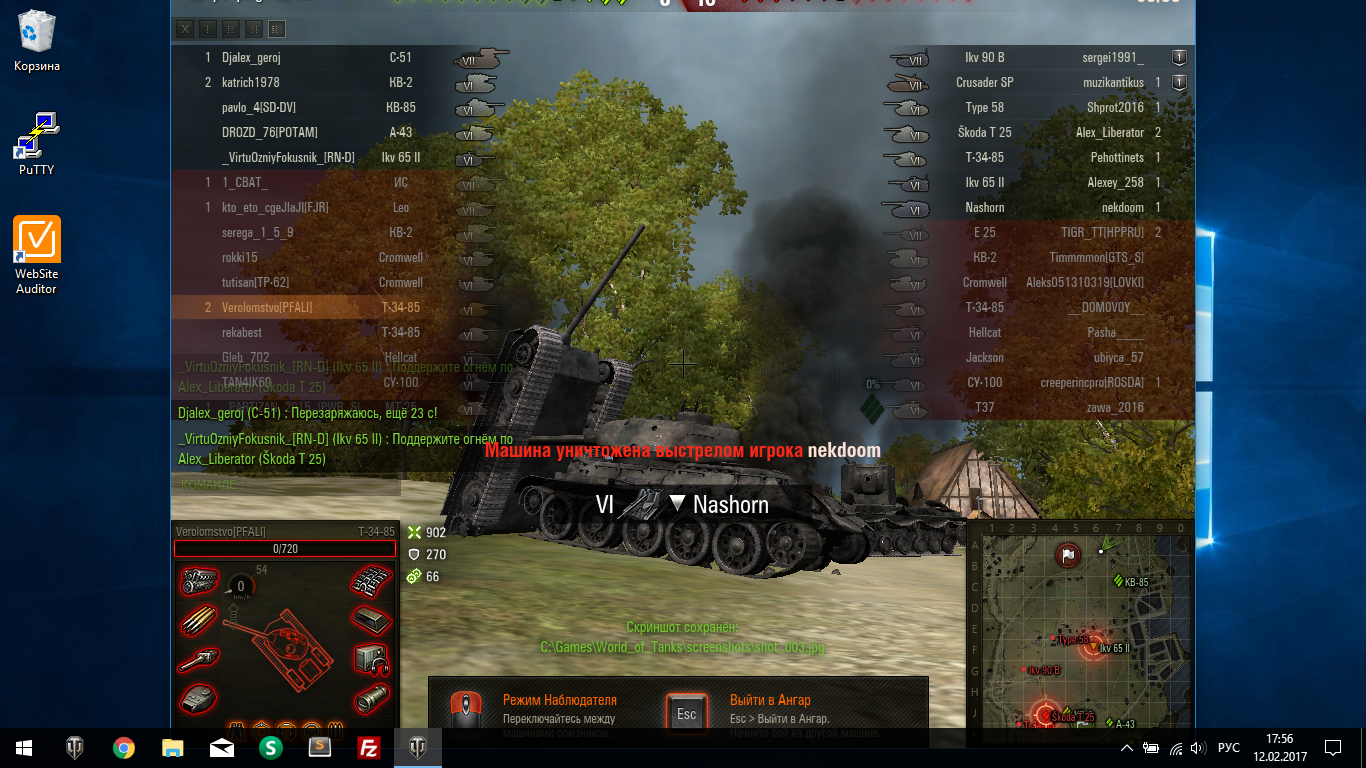Screen dimensions: 1366x768
Task: Click the radio module icon
Action: click(x=370, y=659)
